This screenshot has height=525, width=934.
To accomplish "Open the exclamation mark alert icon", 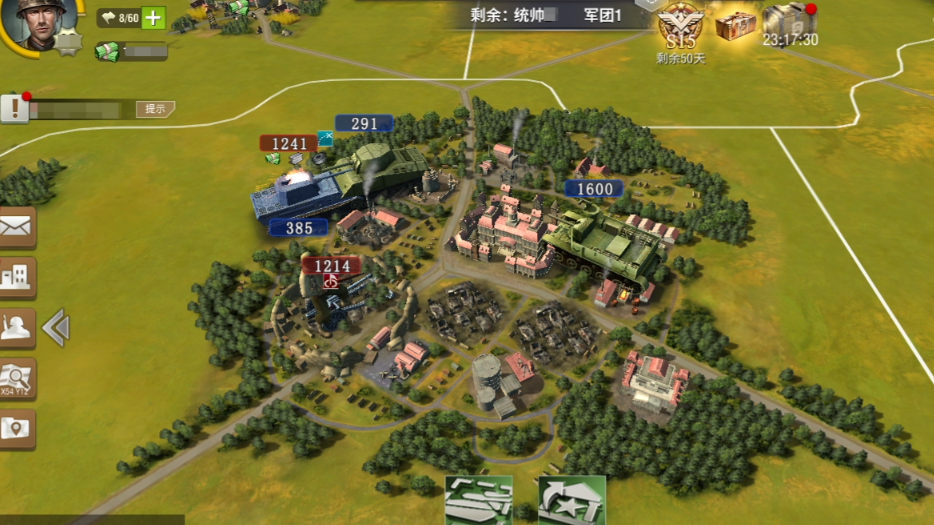I will click(14, 108).
